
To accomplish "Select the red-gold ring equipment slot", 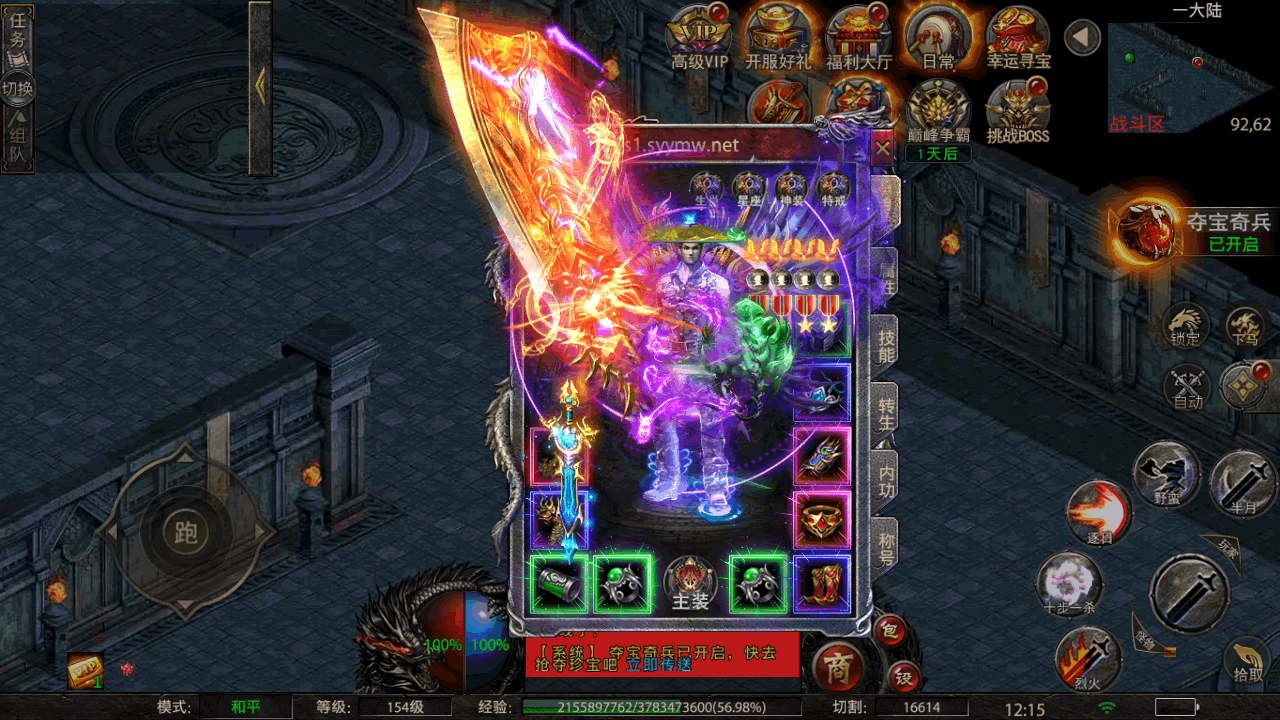I will coord(822,520).
